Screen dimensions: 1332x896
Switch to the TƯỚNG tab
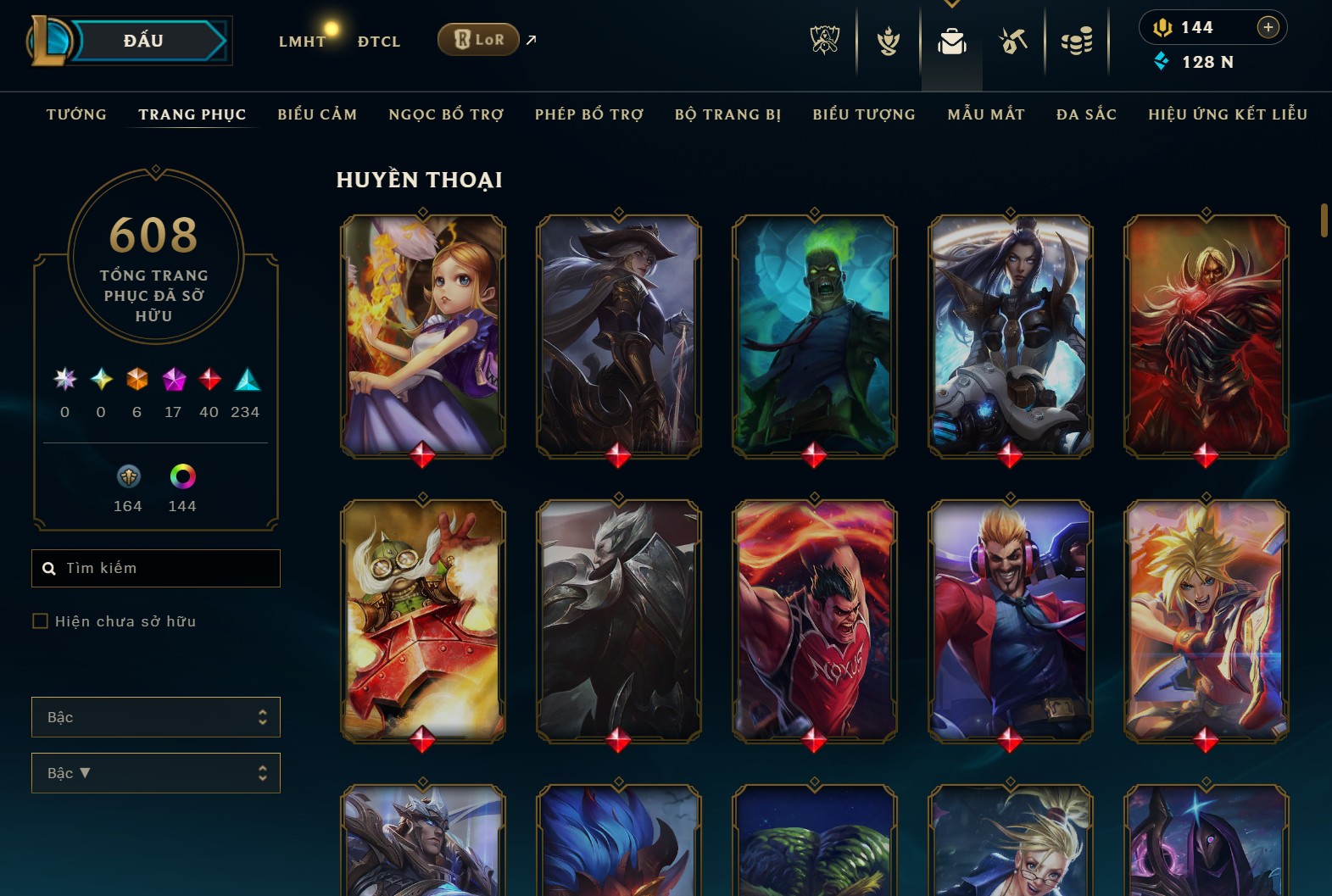76,114
